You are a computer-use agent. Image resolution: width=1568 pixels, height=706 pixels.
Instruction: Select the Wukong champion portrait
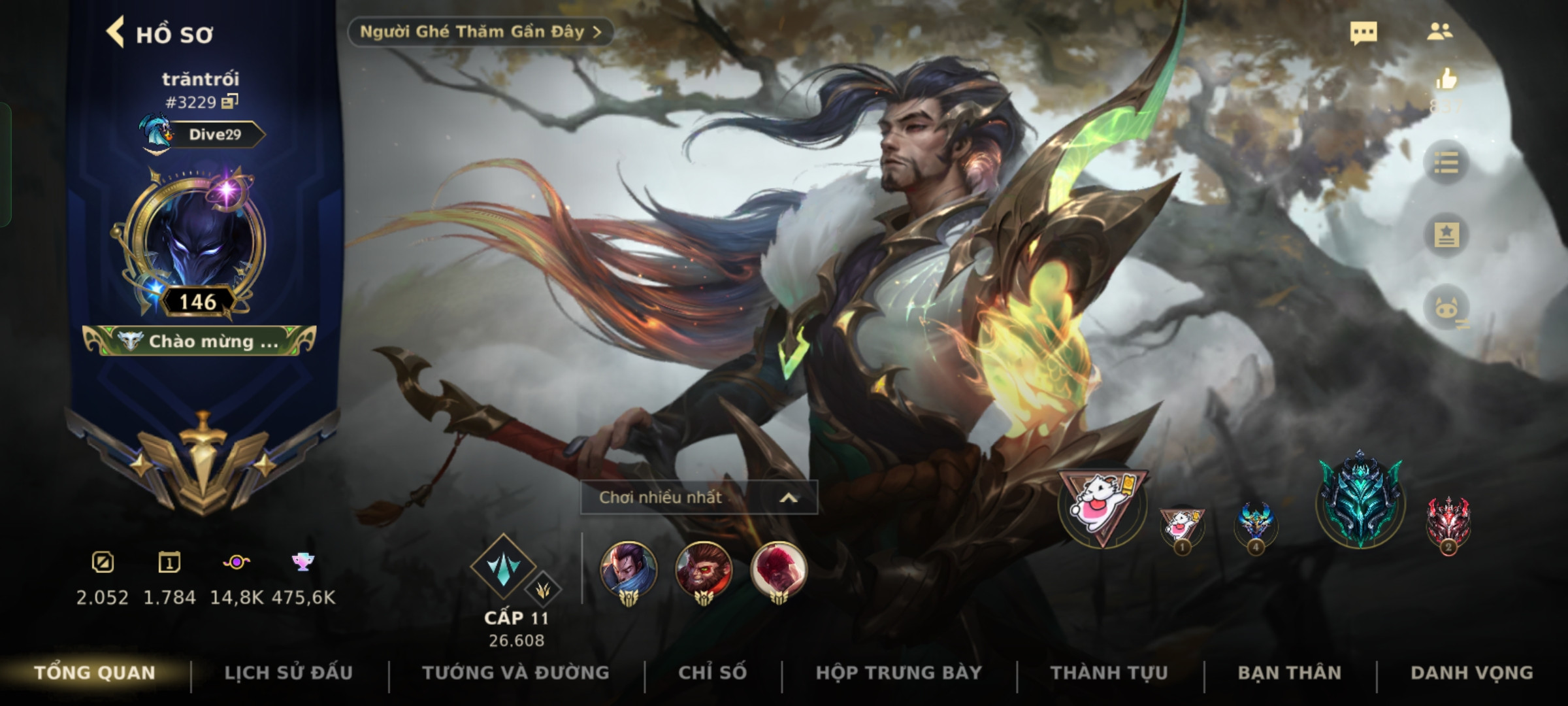point(704,570)
